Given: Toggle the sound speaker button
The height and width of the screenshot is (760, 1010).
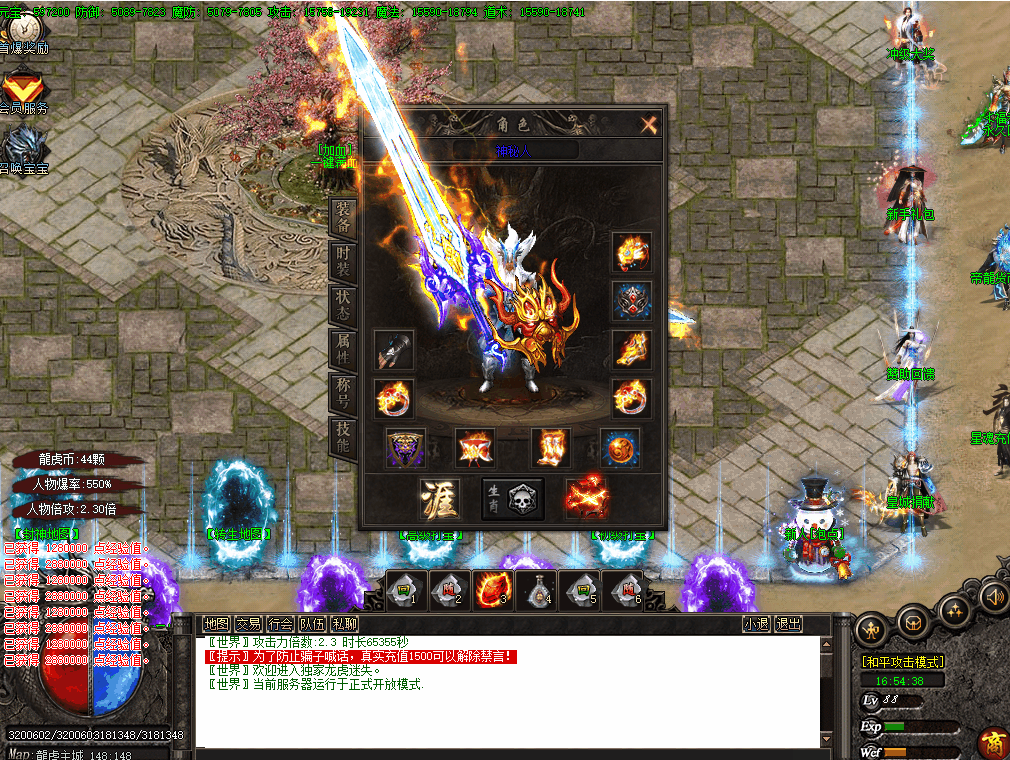Looking at the screenshot, I should click(994, 597).
